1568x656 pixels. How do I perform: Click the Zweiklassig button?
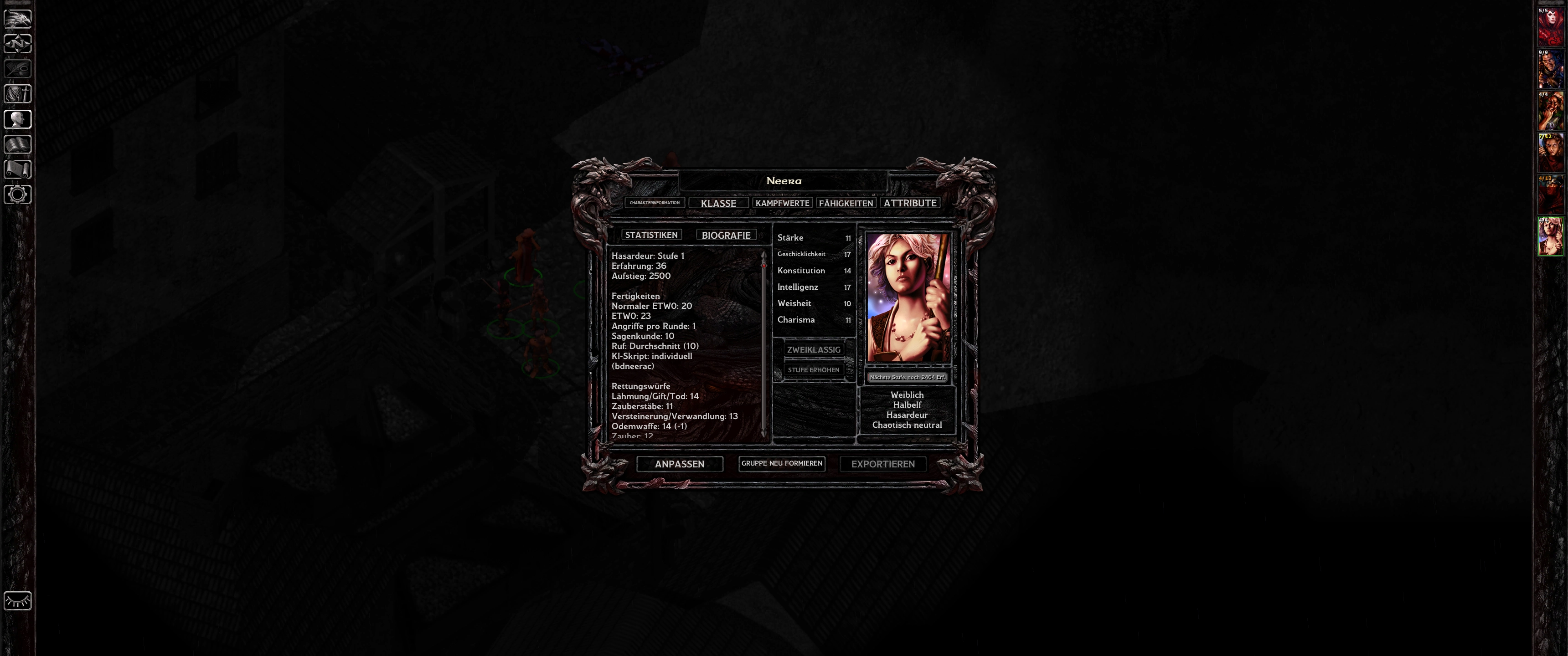tap(813, 349)
